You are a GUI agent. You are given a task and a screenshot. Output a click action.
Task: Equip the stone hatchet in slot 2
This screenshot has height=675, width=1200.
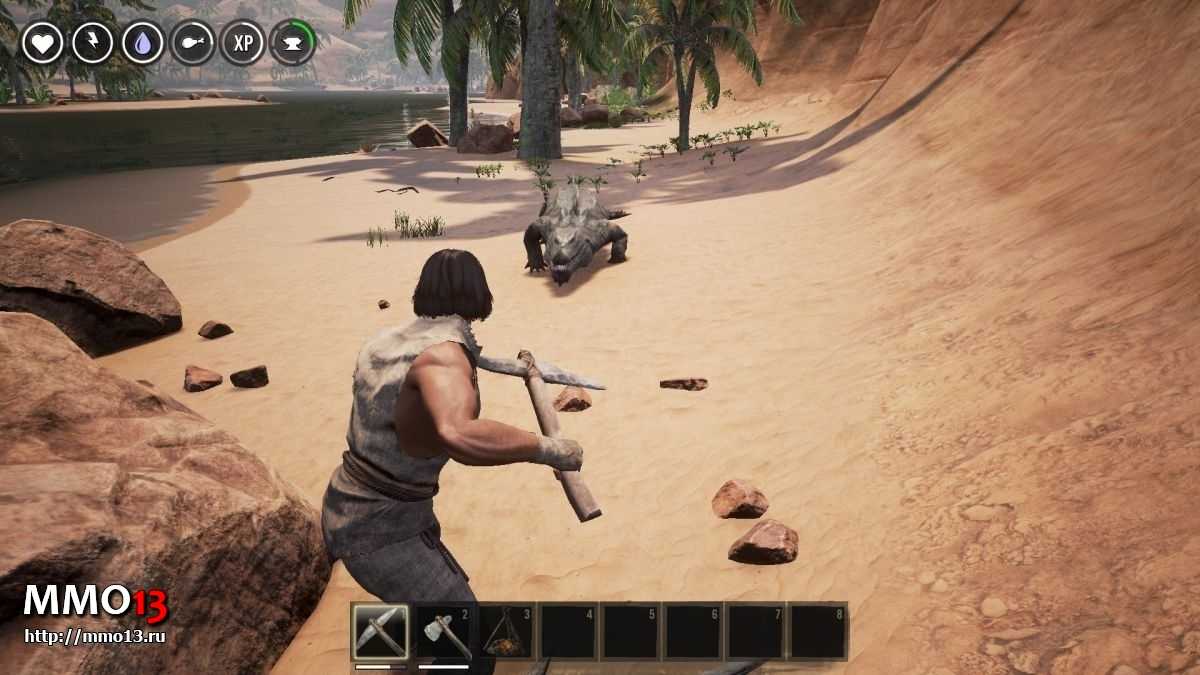tap(444, 632)
